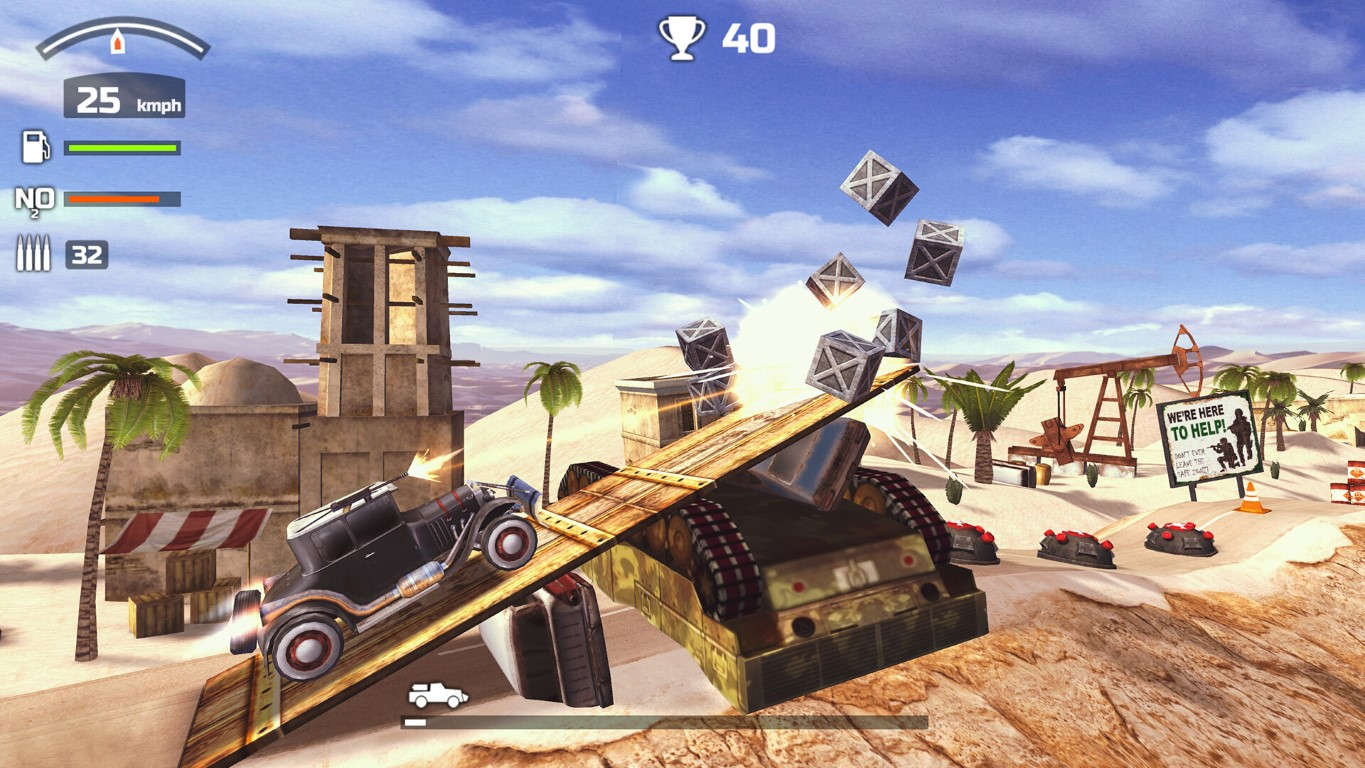Click the ammo count 32 box
Image resolution: width=1365 pixels, height=768 pixels.
pyautogui.click(x=86, y=253)
